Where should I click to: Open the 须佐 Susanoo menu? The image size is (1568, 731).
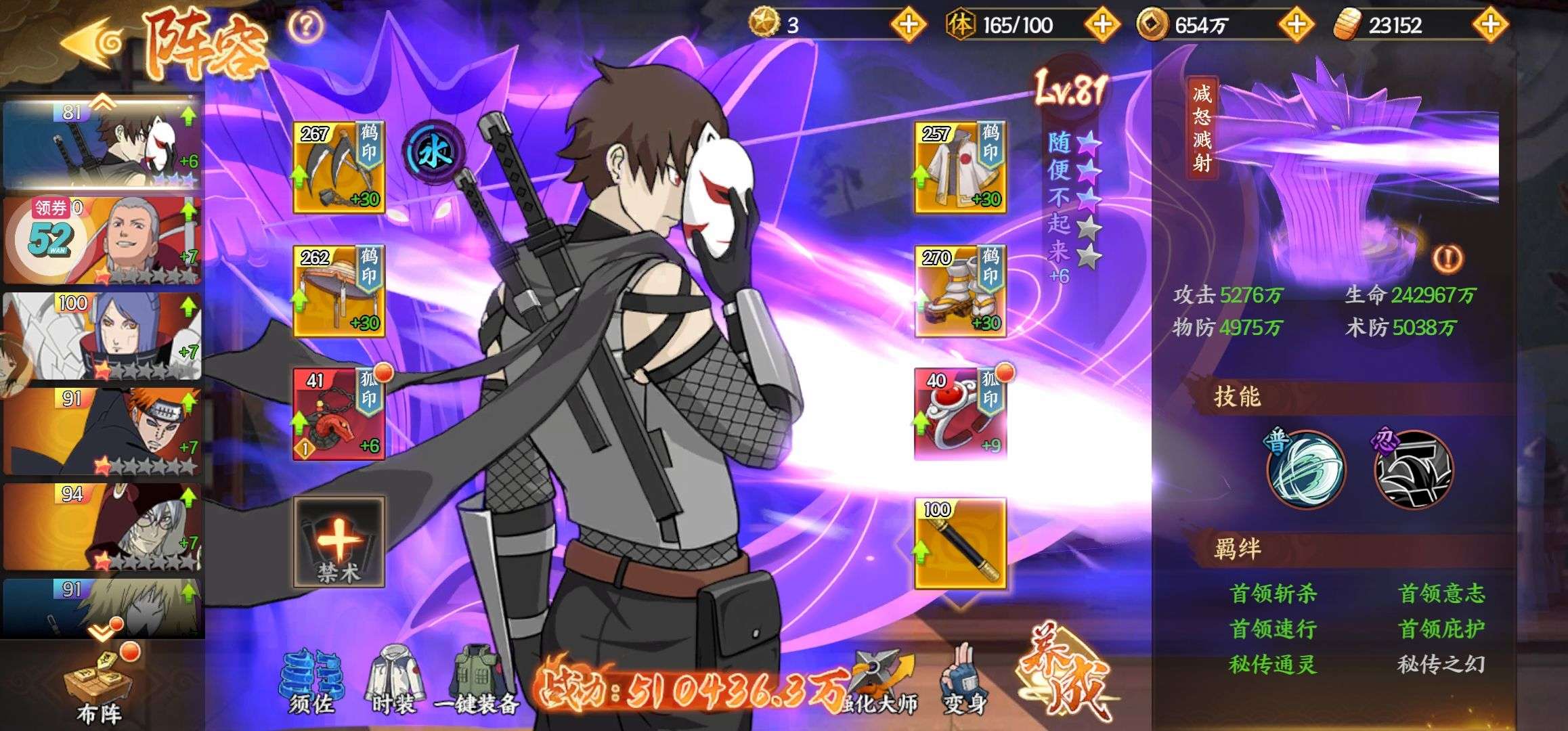pyautogui.click(x=311, y=684)
